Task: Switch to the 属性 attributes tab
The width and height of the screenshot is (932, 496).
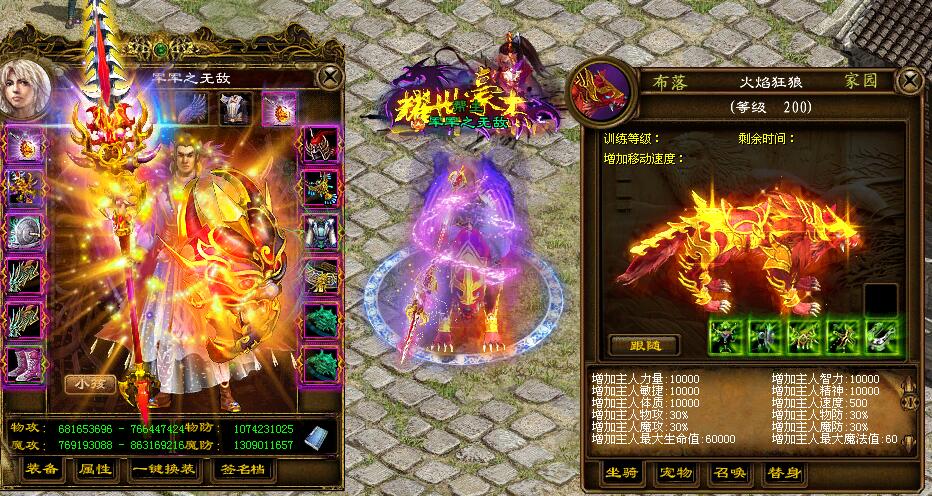Action: (95, 468)
